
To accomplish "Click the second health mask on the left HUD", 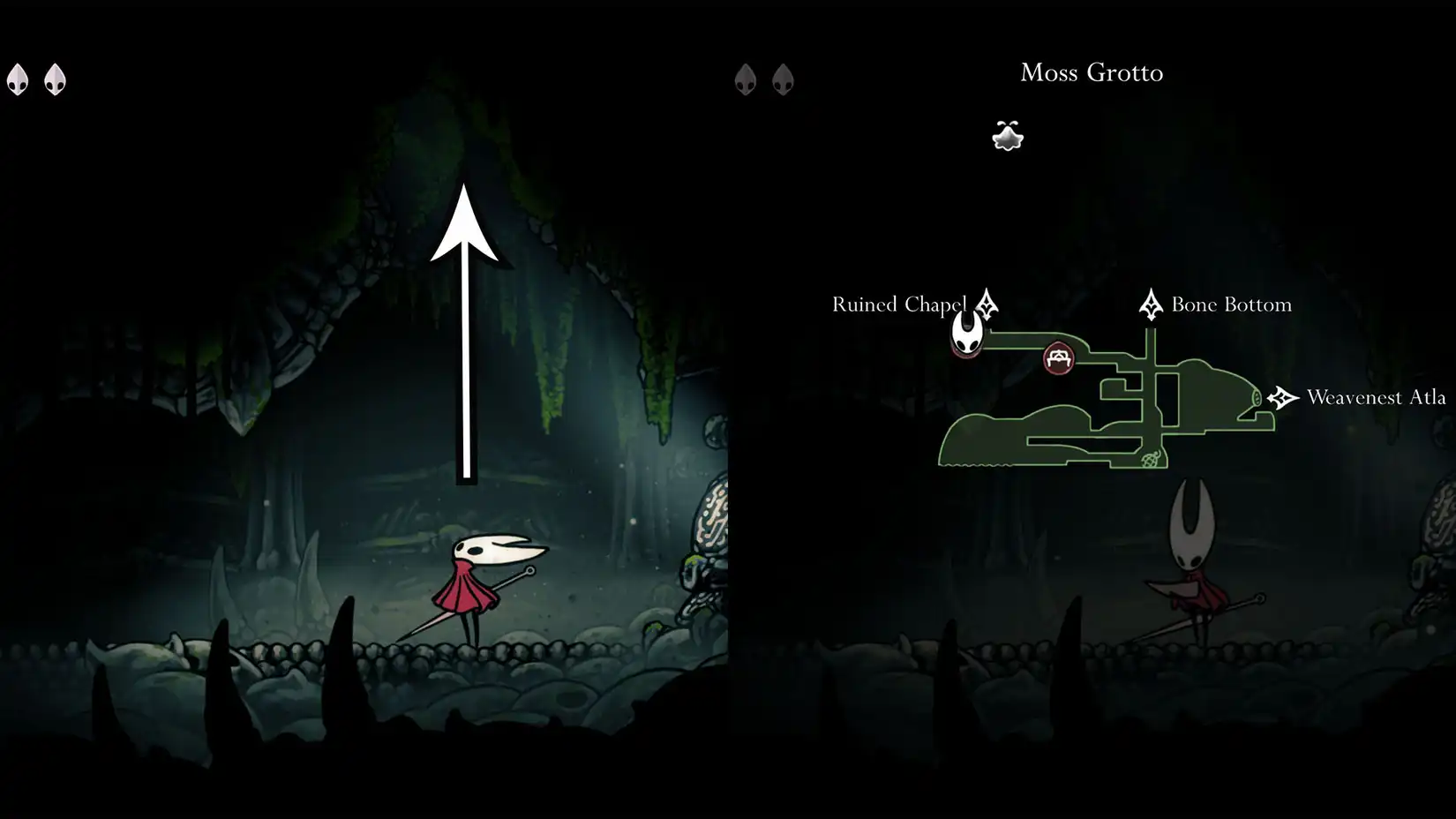I will 55,78.
